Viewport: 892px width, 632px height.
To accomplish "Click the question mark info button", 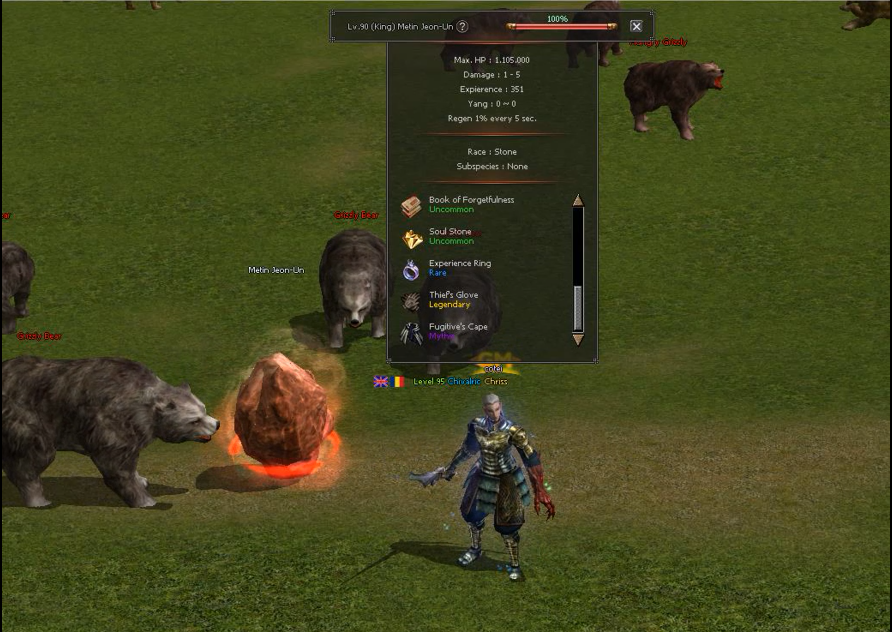I will (462, 27).
